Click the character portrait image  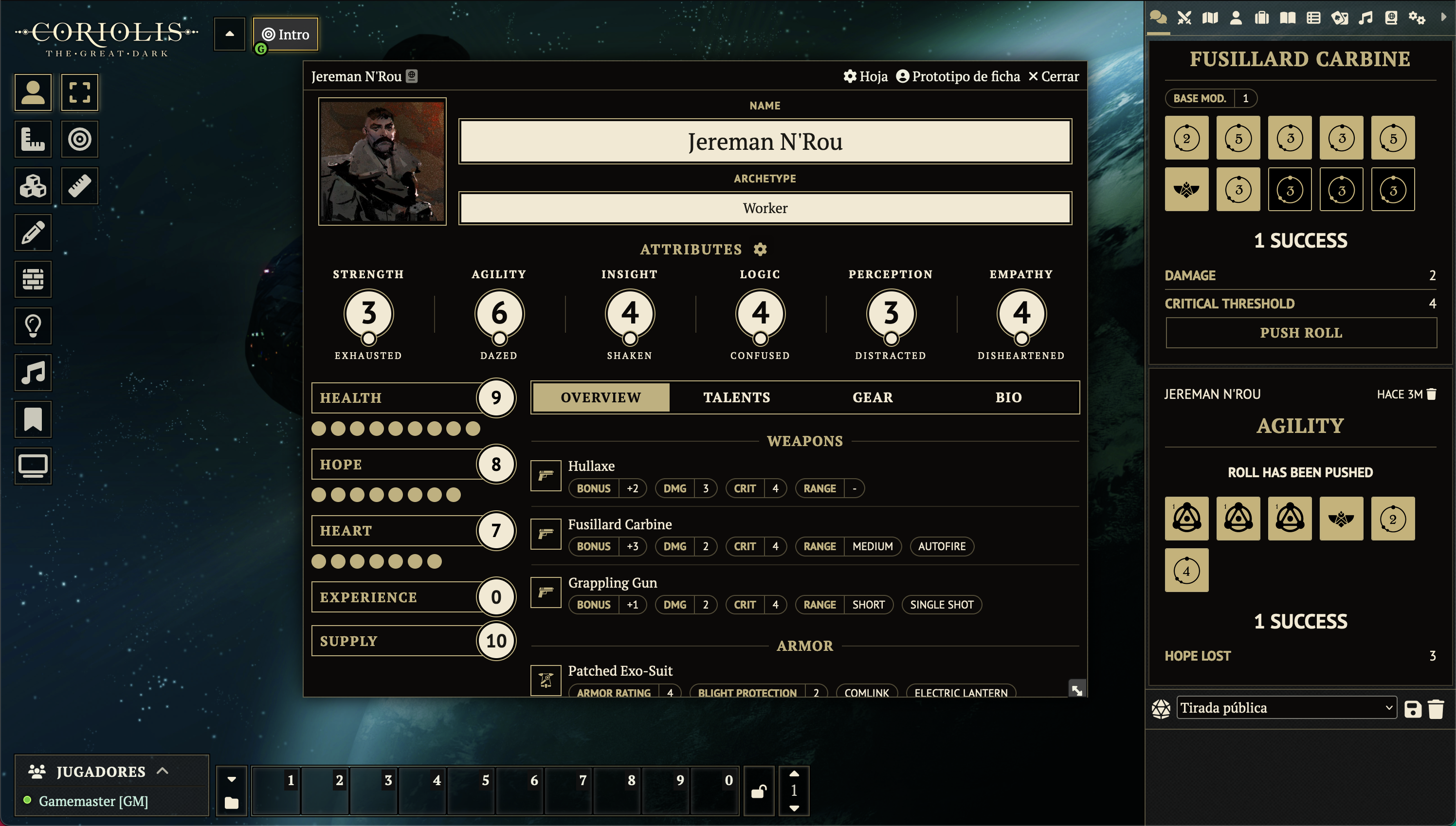click(x=382, y=162)
